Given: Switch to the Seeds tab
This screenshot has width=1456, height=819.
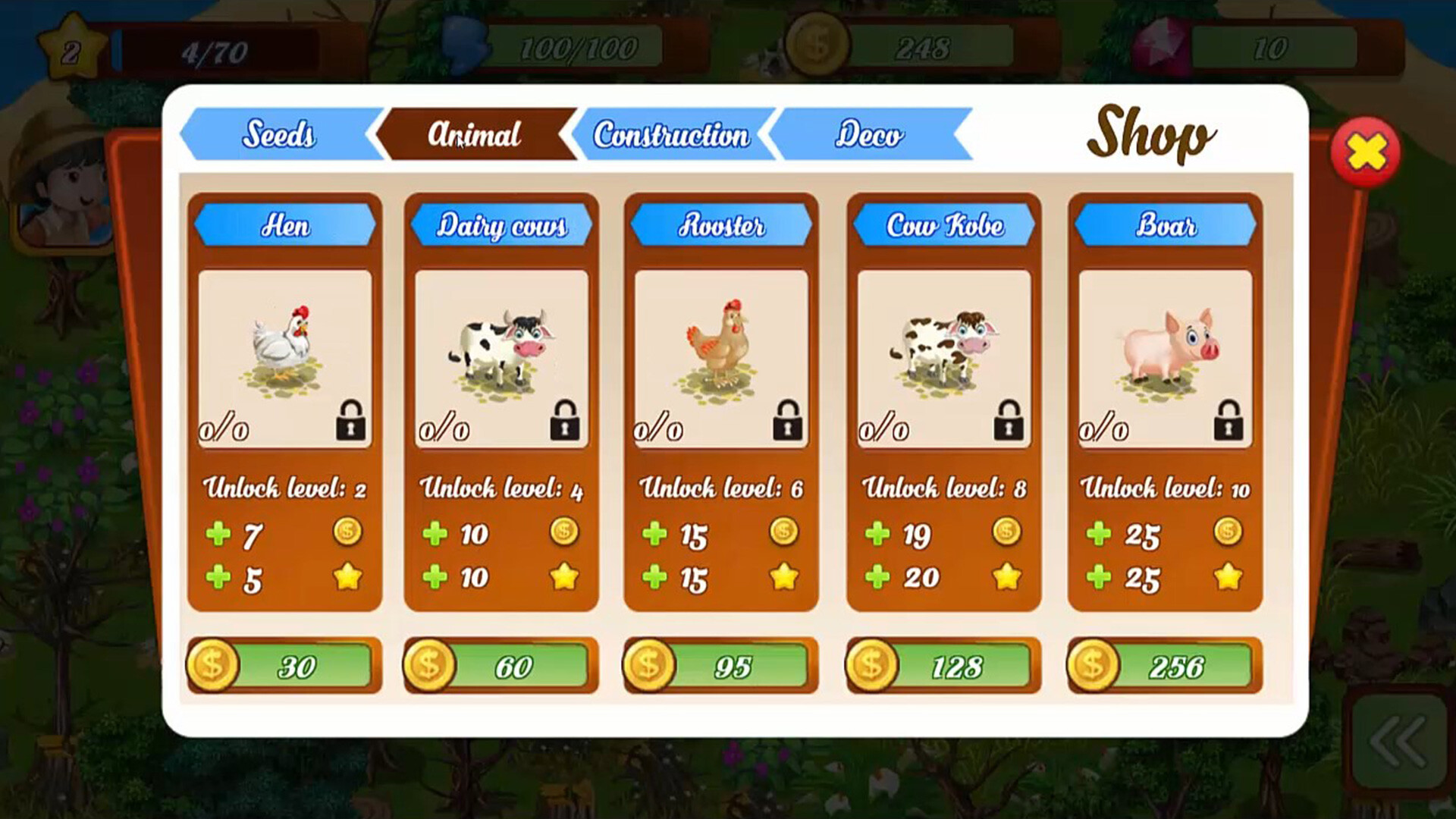Looking at the screenshot, I should (279, 134).
